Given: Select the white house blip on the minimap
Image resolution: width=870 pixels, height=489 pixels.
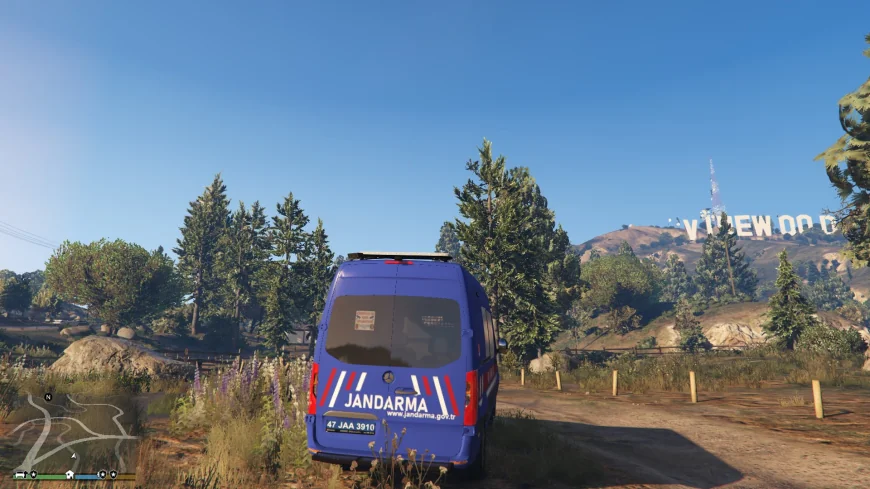Looking at the screenshot, I should [x=70, y=475].
